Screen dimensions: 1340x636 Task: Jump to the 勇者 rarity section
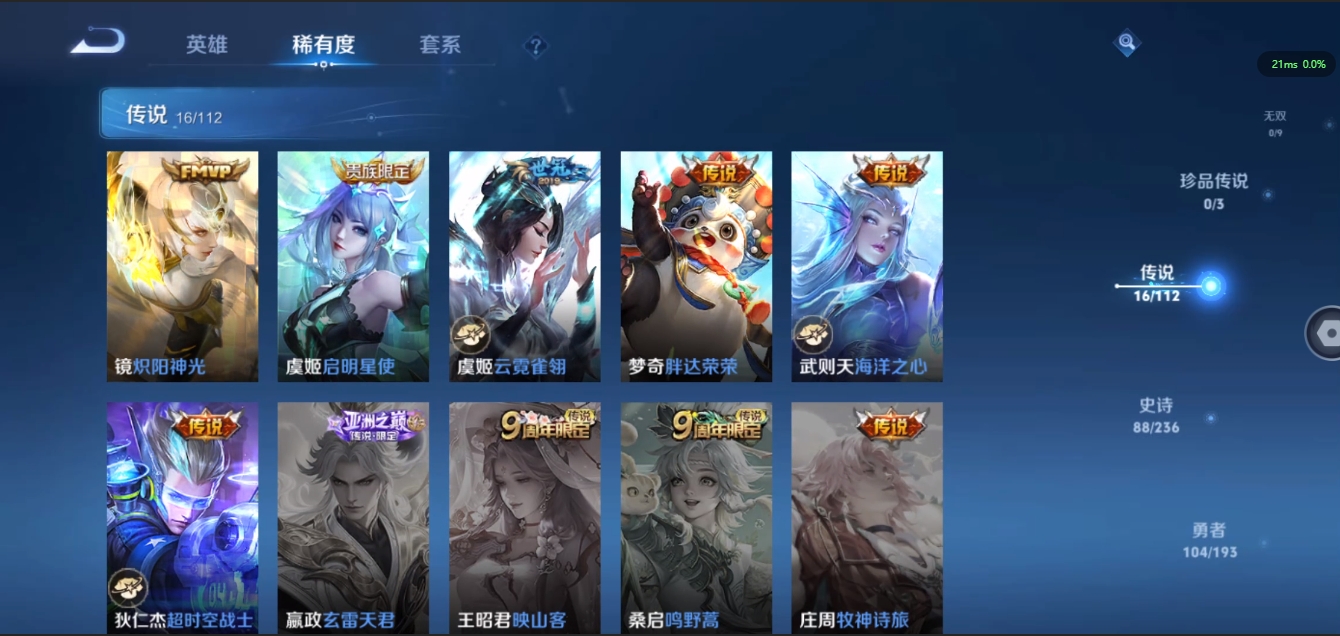1209,540
